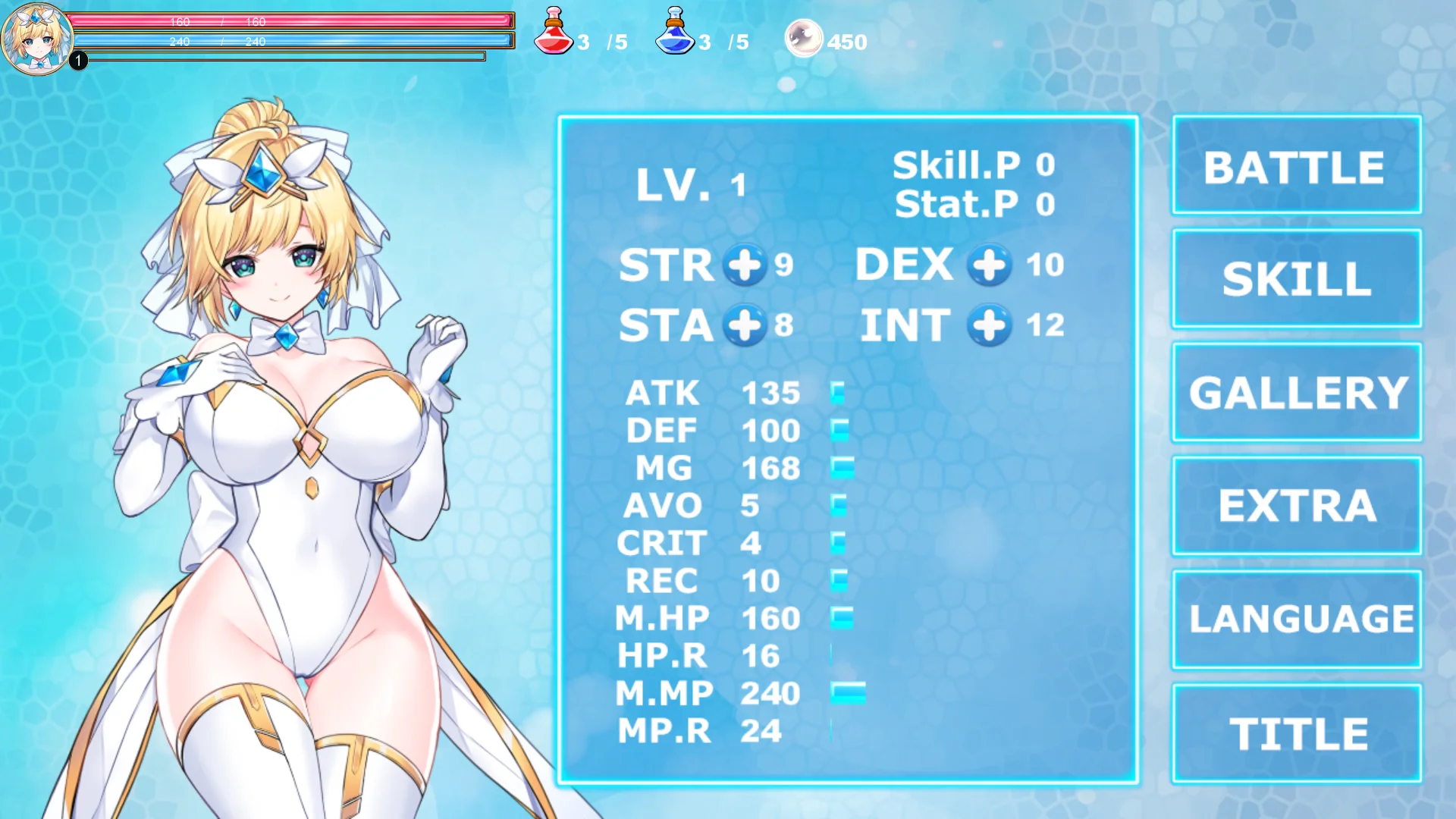Open the BATTLE menu

coord(1296,165)
